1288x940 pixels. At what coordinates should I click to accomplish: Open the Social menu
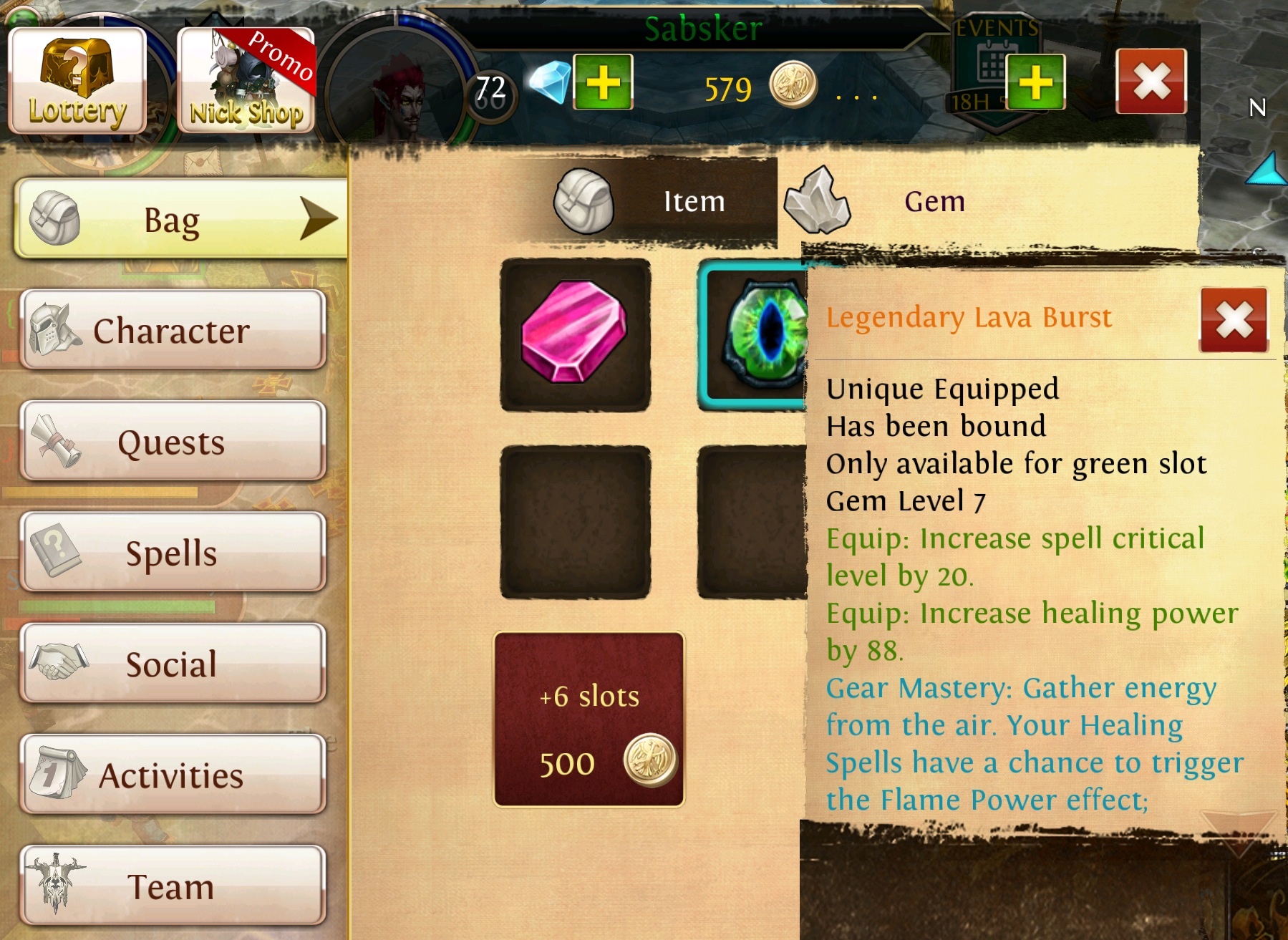point(173,663)
